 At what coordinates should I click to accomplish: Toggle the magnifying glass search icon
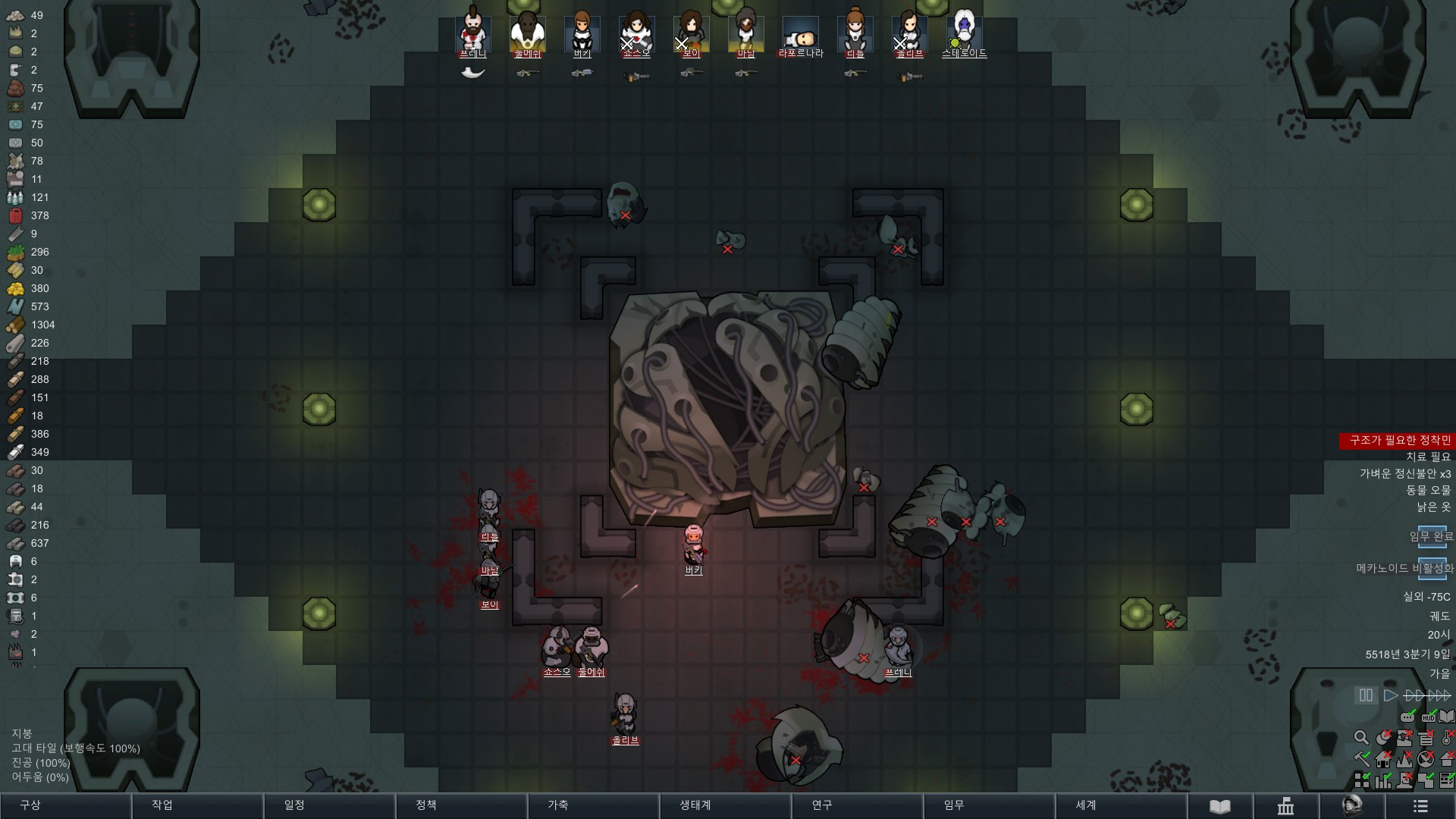point(1361,737)
